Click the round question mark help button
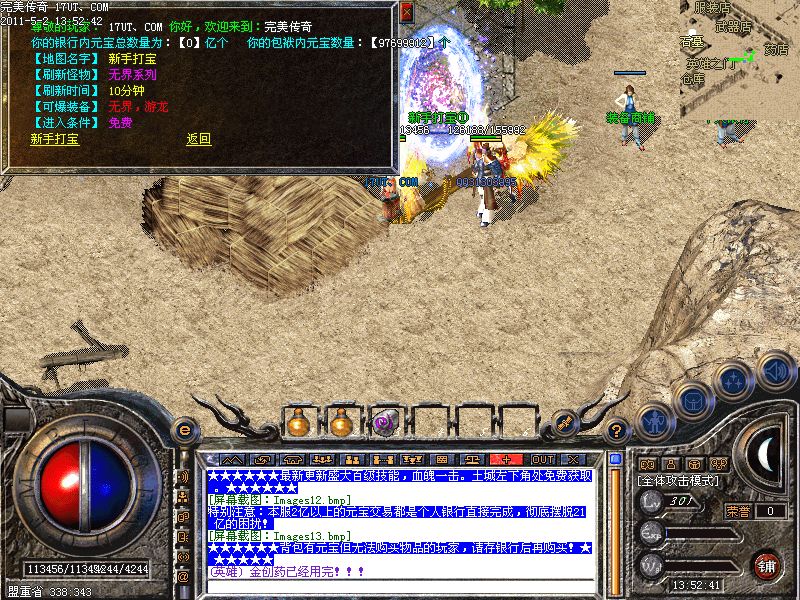800x600 pixels. 617,428
